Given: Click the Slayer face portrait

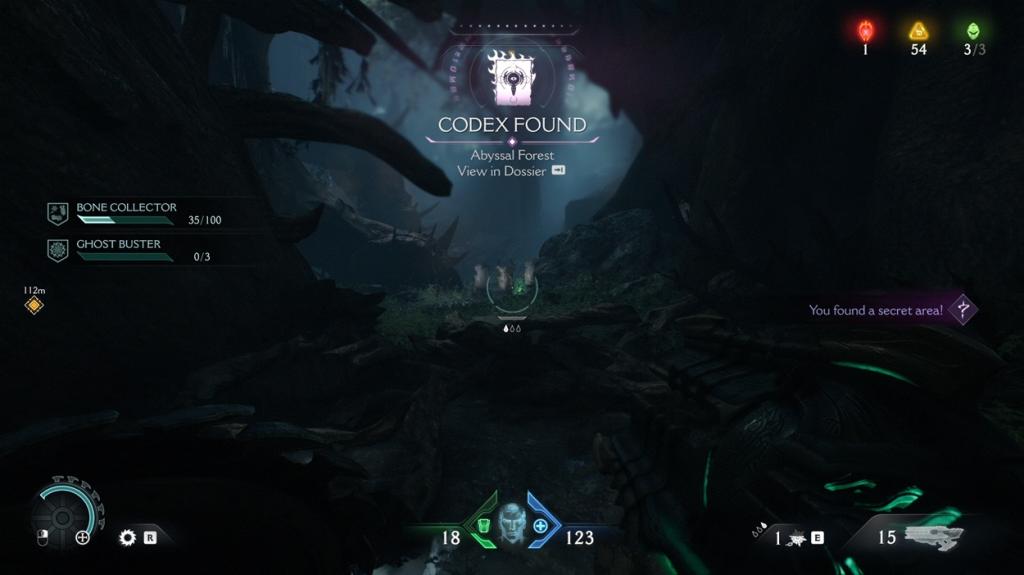Looking at the screenshot, I should 512,523.
